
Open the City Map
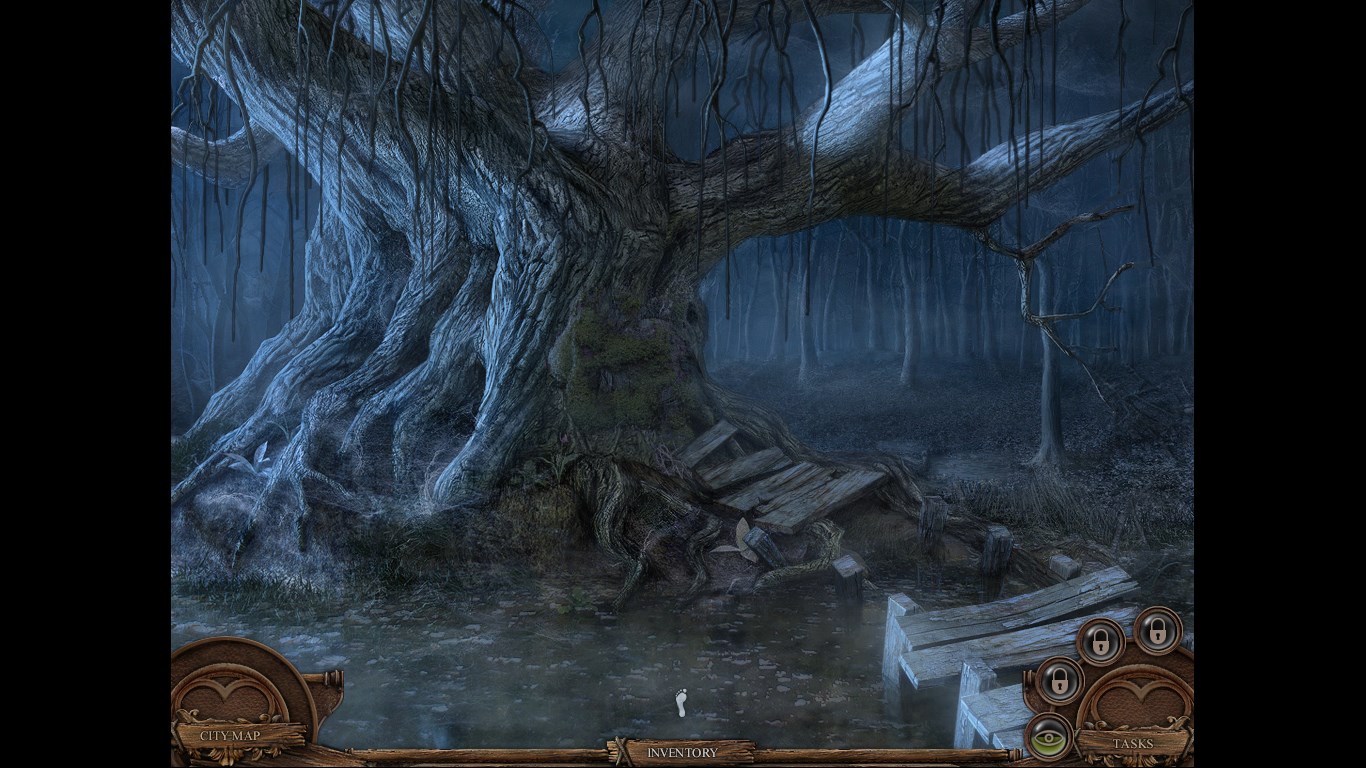tap(231, 735)
